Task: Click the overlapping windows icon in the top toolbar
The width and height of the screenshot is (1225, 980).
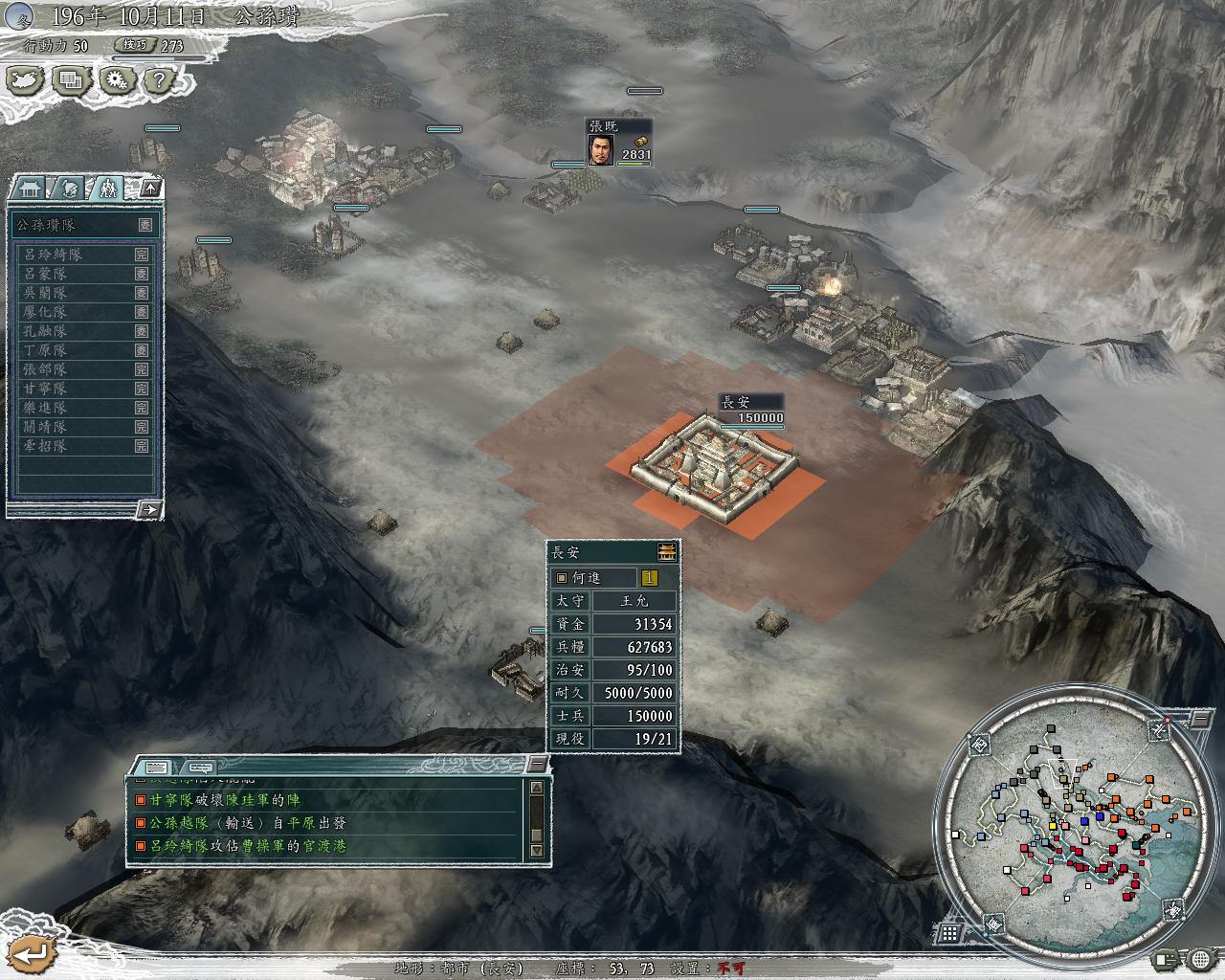Action: (70, 80)
